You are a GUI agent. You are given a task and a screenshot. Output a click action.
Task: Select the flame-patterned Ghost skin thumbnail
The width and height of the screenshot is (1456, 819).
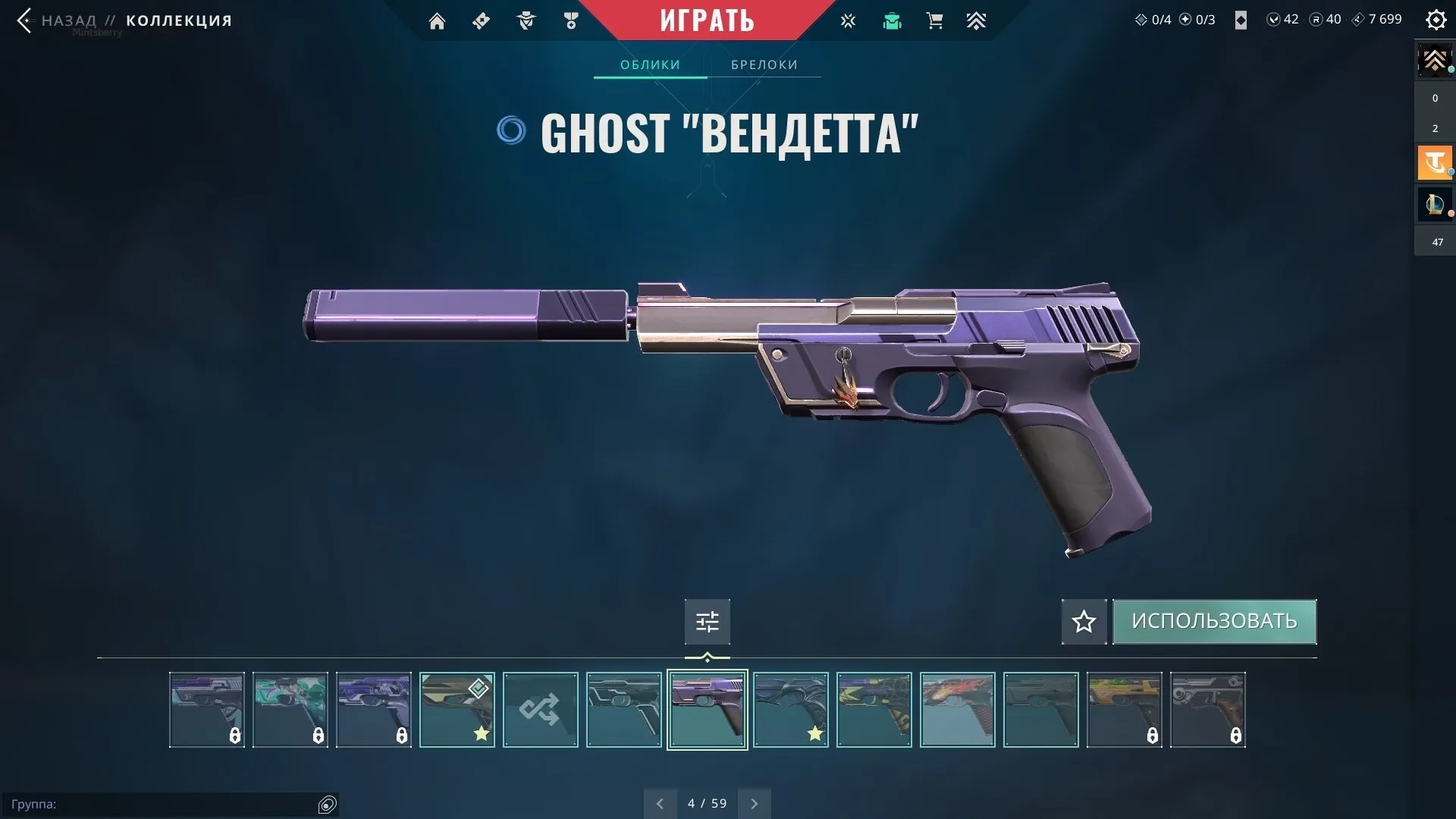pyautogui.click(x=957, y=709)
